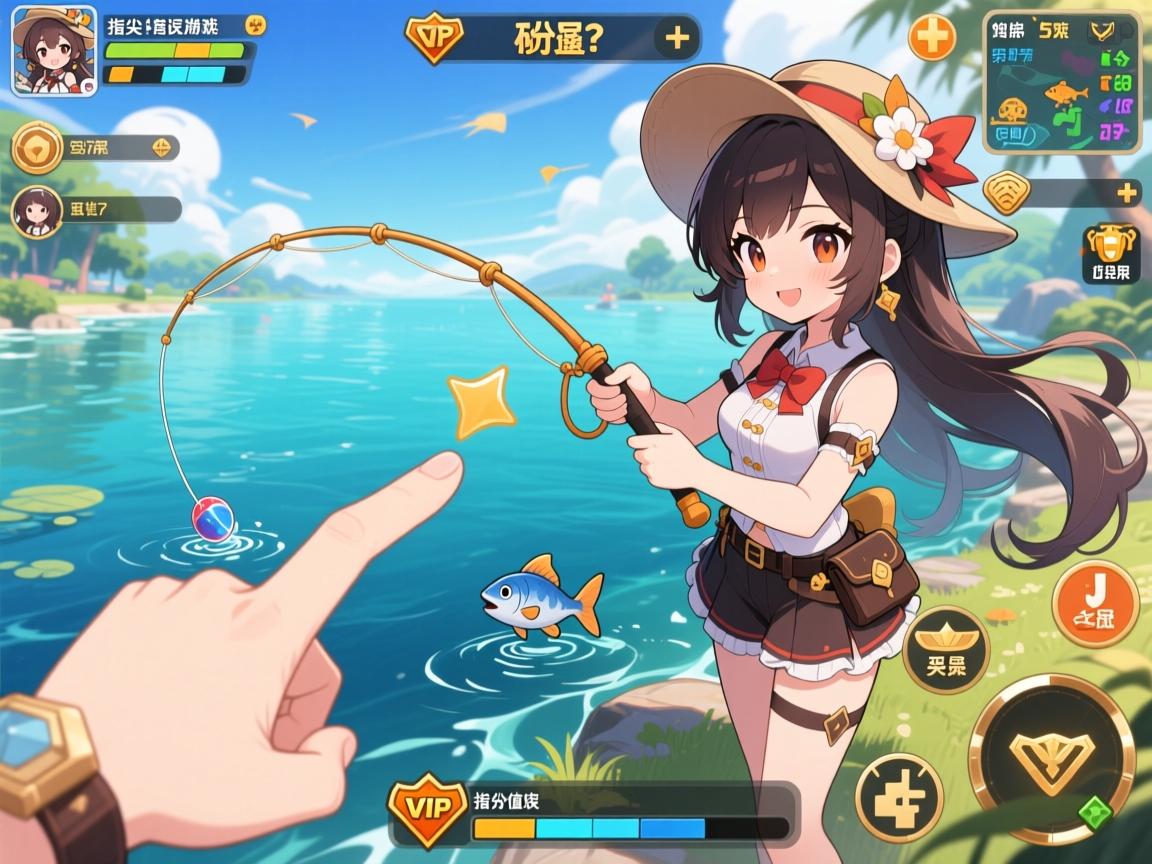Activate the orange J skill button

tap(1096, 603)
